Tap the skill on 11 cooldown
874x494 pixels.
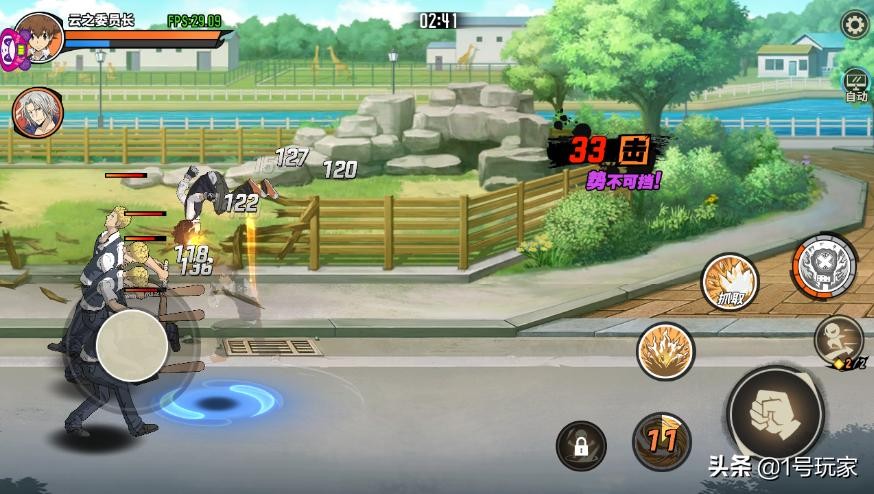662,440
